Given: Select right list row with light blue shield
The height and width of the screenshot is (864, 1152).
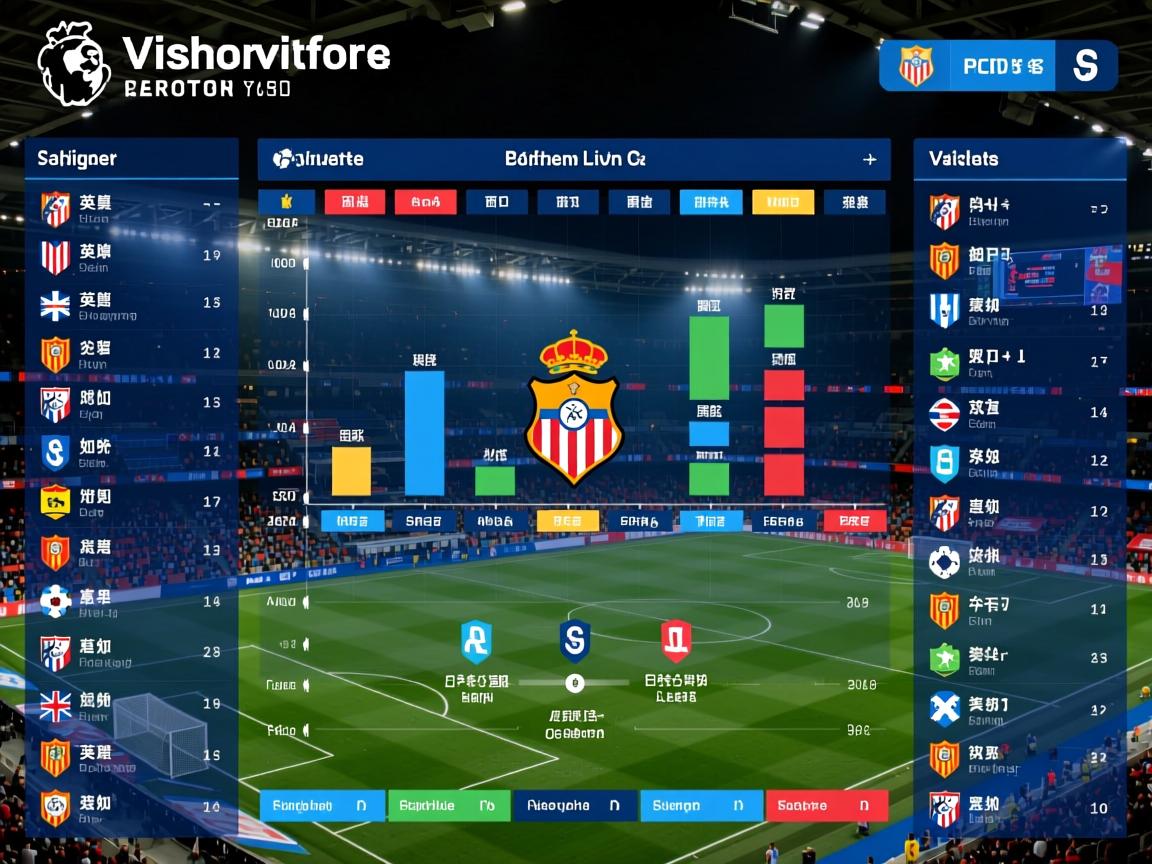Looking at the screenshot, I should (x=1020, y=461).
